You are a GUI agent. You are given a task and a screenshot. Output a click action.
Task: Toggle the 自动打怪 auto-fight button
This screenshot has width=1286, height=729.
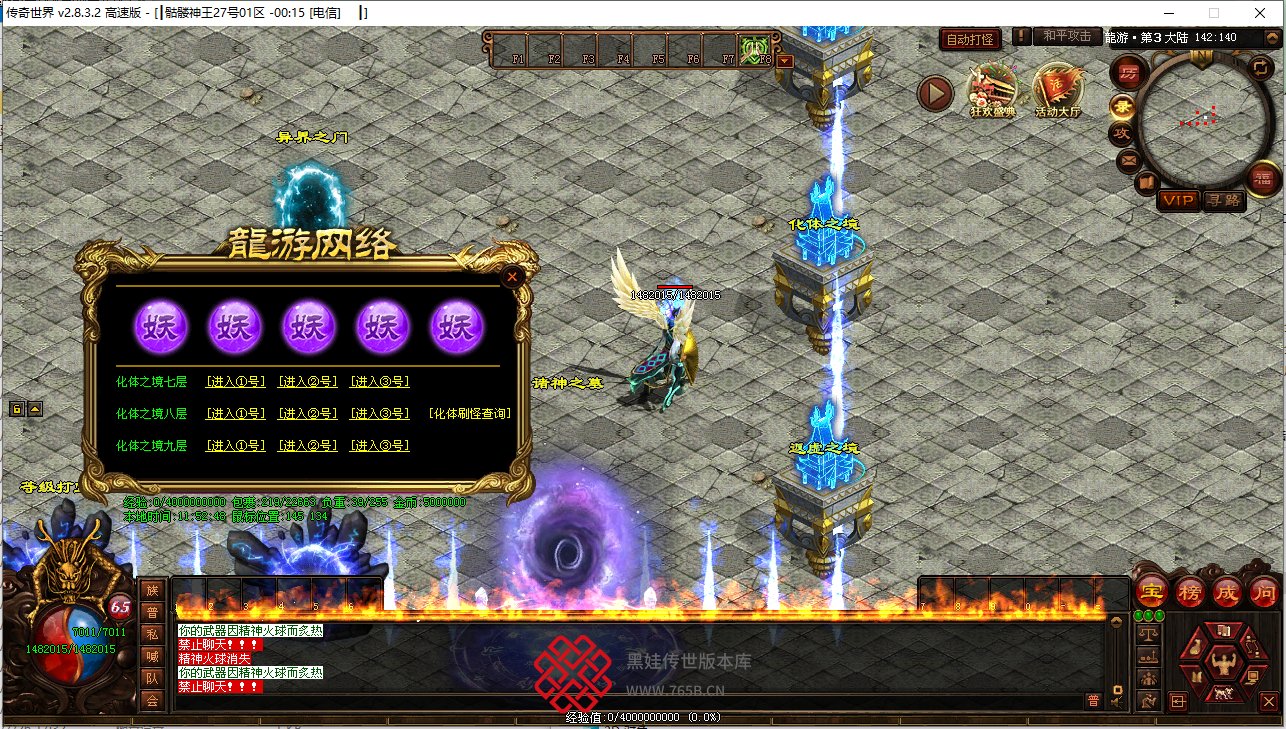point(970,39)
